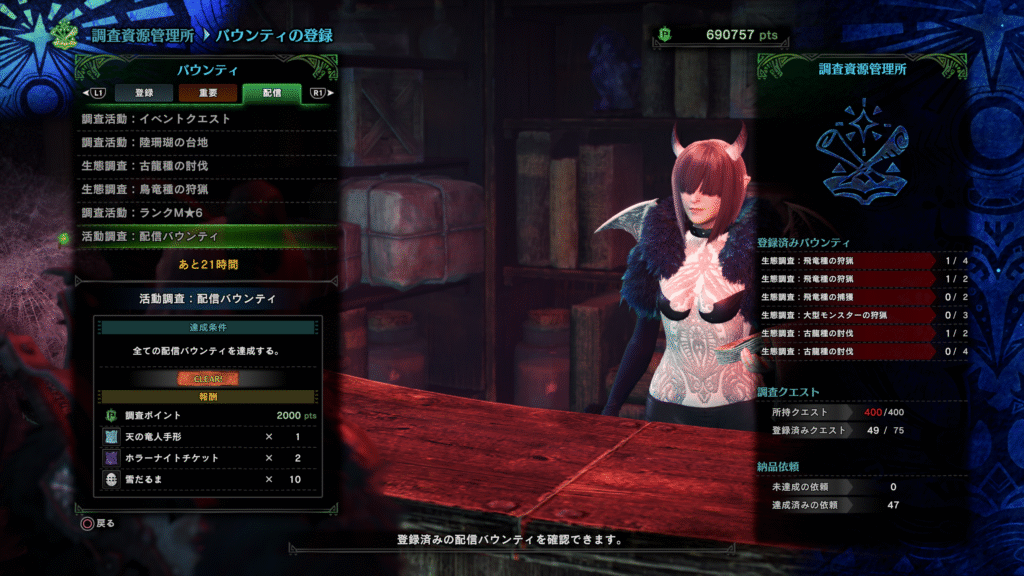The width and height of the screenshot is (1024, 576).
Task: Switch to the 重要 tab
Action: point(208,93)
